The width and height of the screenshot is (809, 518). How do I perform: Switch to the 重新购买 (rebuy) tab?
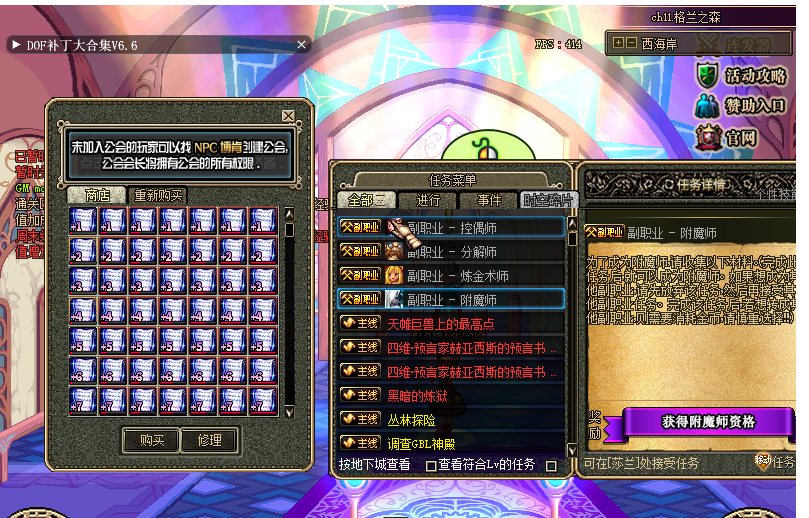coord(159,195)
